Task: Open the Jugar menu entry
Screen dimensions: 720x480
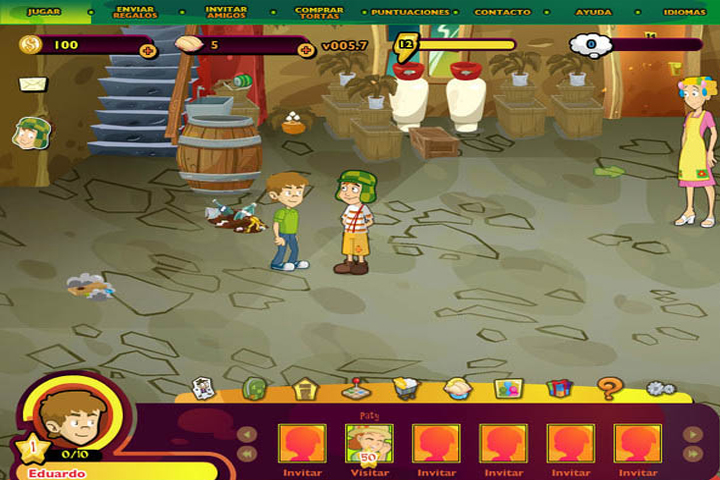Action: [x=44, y=12]
